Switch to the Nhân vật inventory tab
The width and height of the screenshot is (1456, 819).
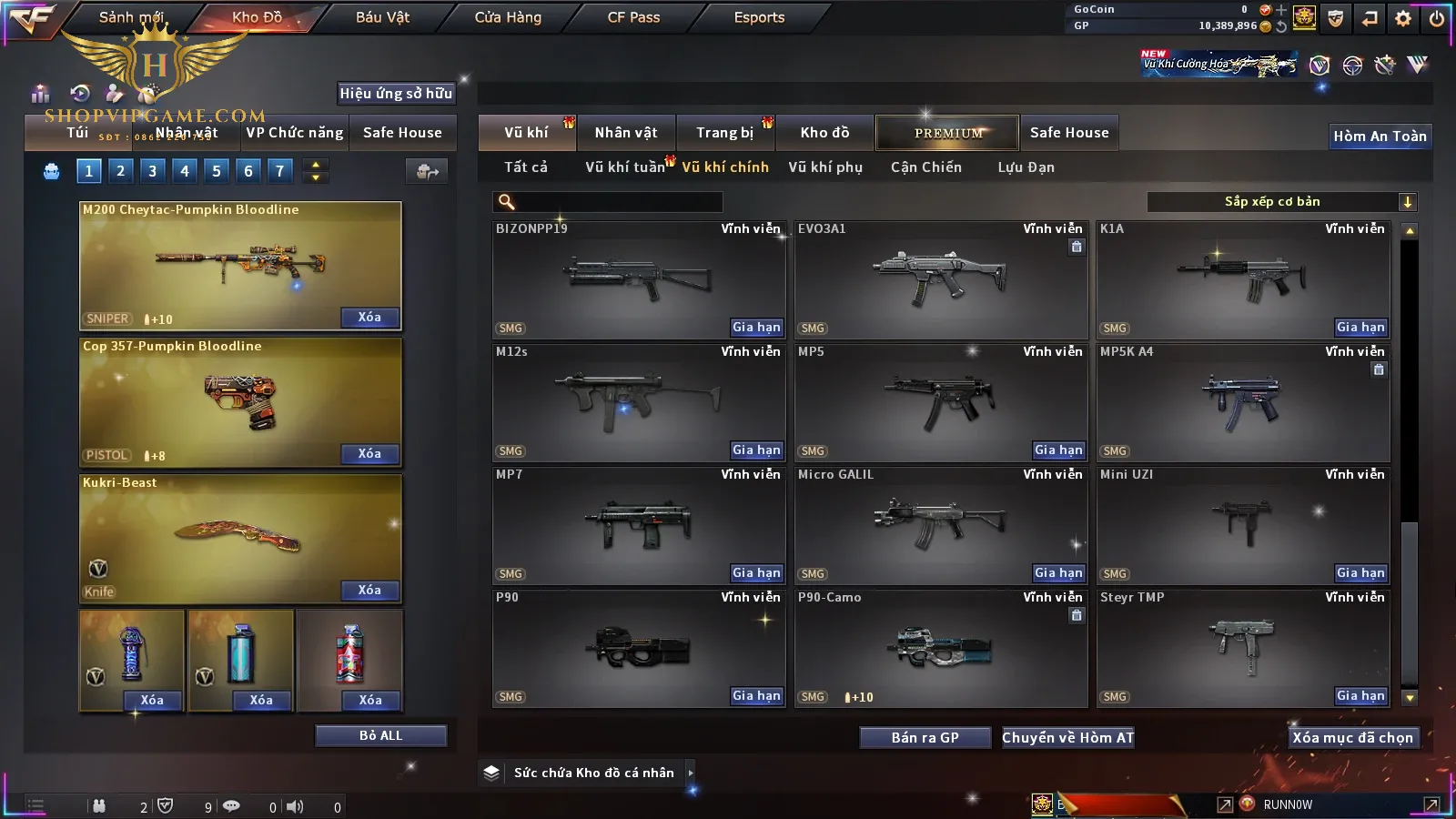626,133
